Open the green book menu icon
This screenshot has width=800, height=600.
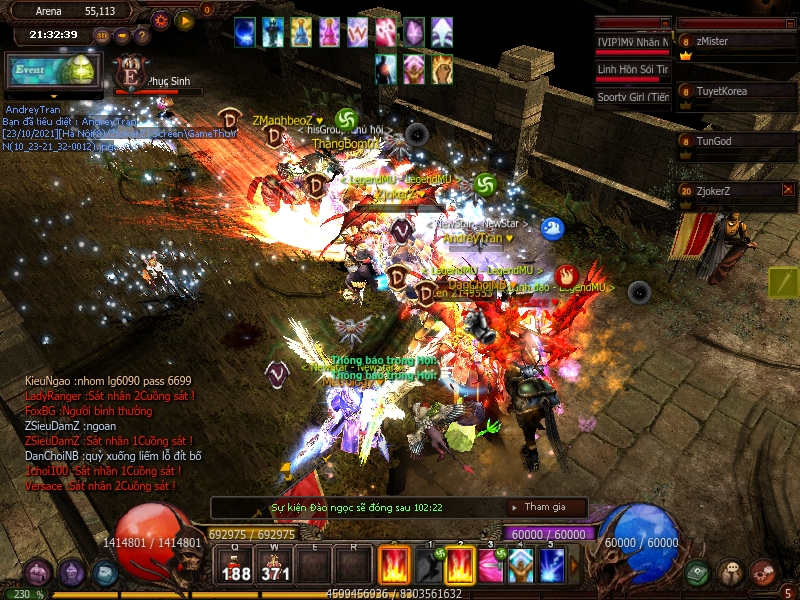[x=698, y=573]
